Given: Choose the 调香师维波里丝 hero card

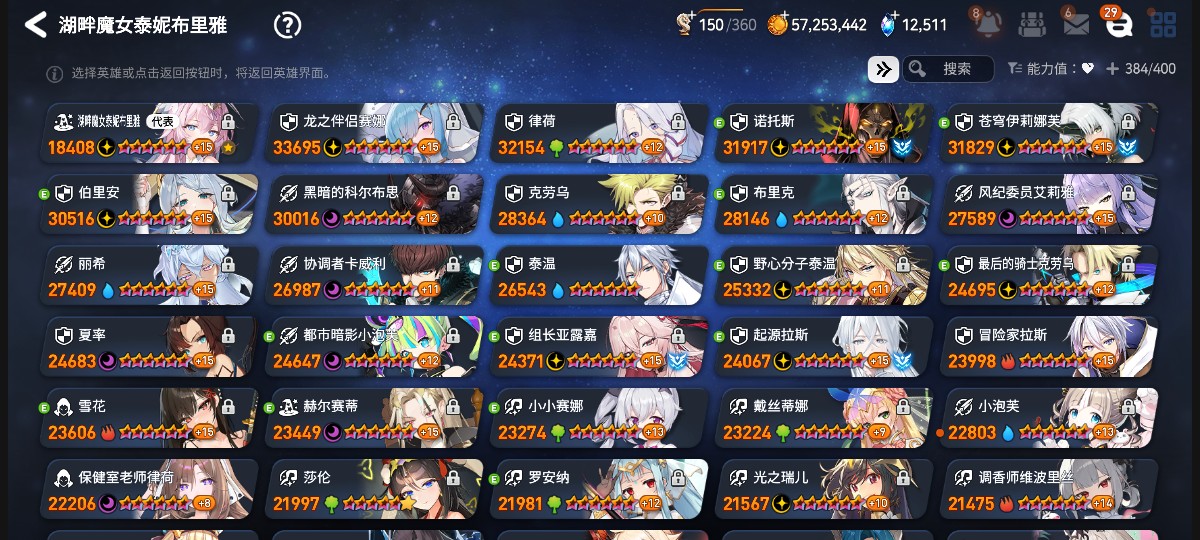Looking at the screenshot, I should pos(1050,488).
